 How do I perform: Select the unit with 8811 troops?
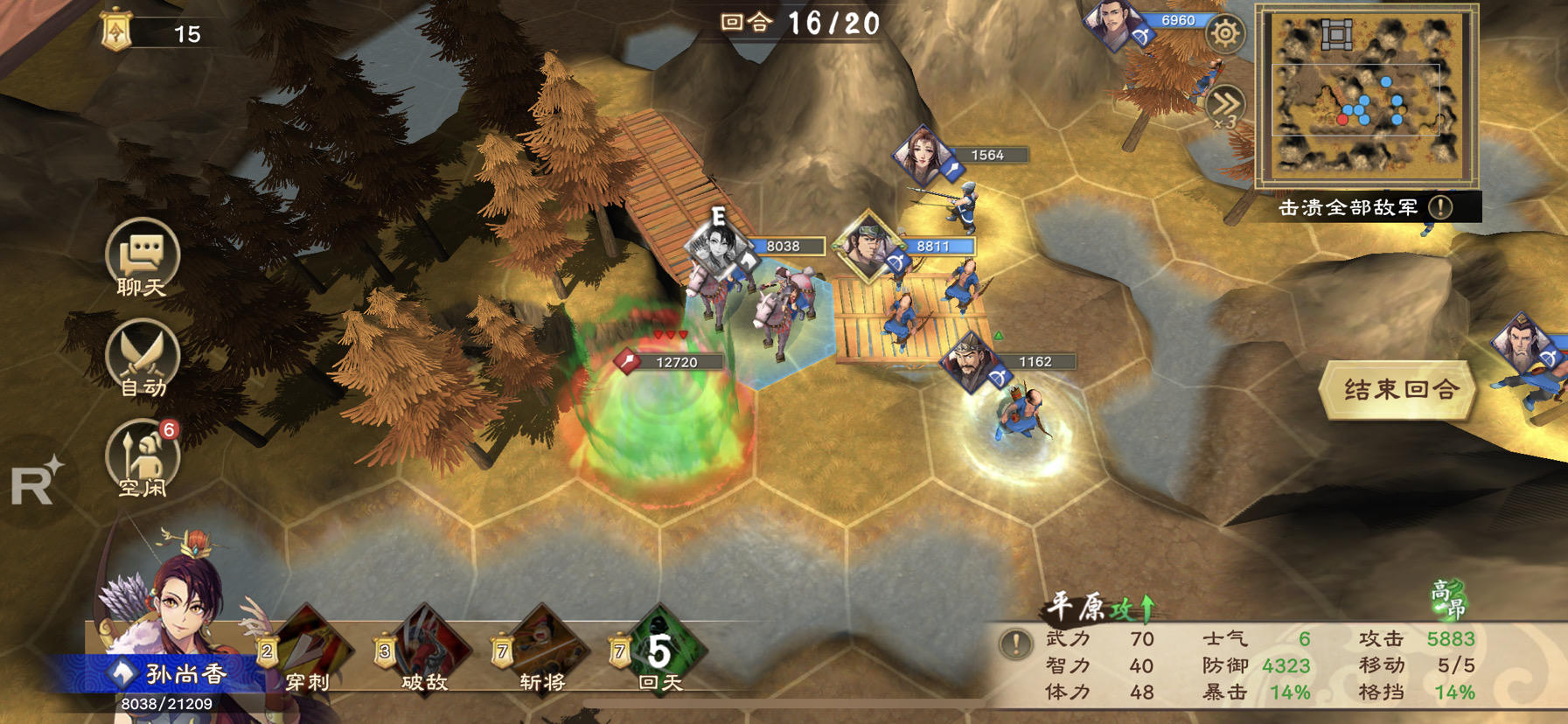(x=867, y=246)
